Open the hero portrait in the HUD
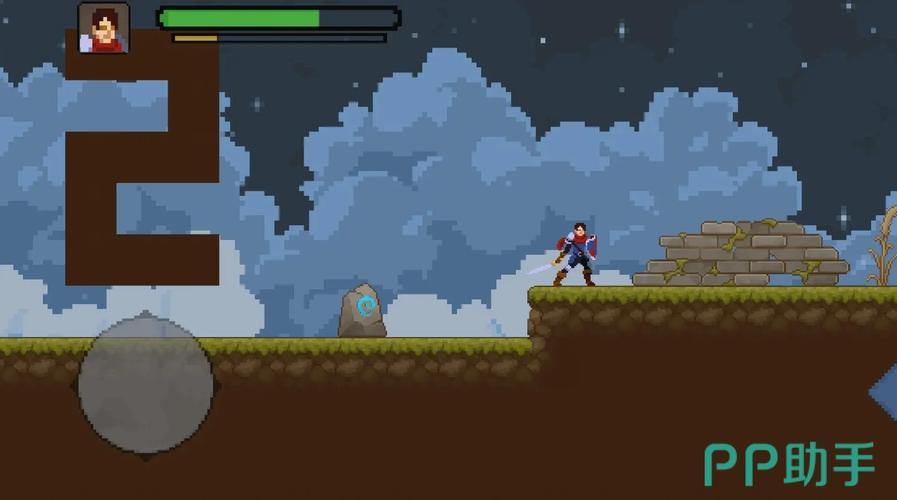Image resolution: width=897 pixels, height=500 pixels. tap(104, 28)
